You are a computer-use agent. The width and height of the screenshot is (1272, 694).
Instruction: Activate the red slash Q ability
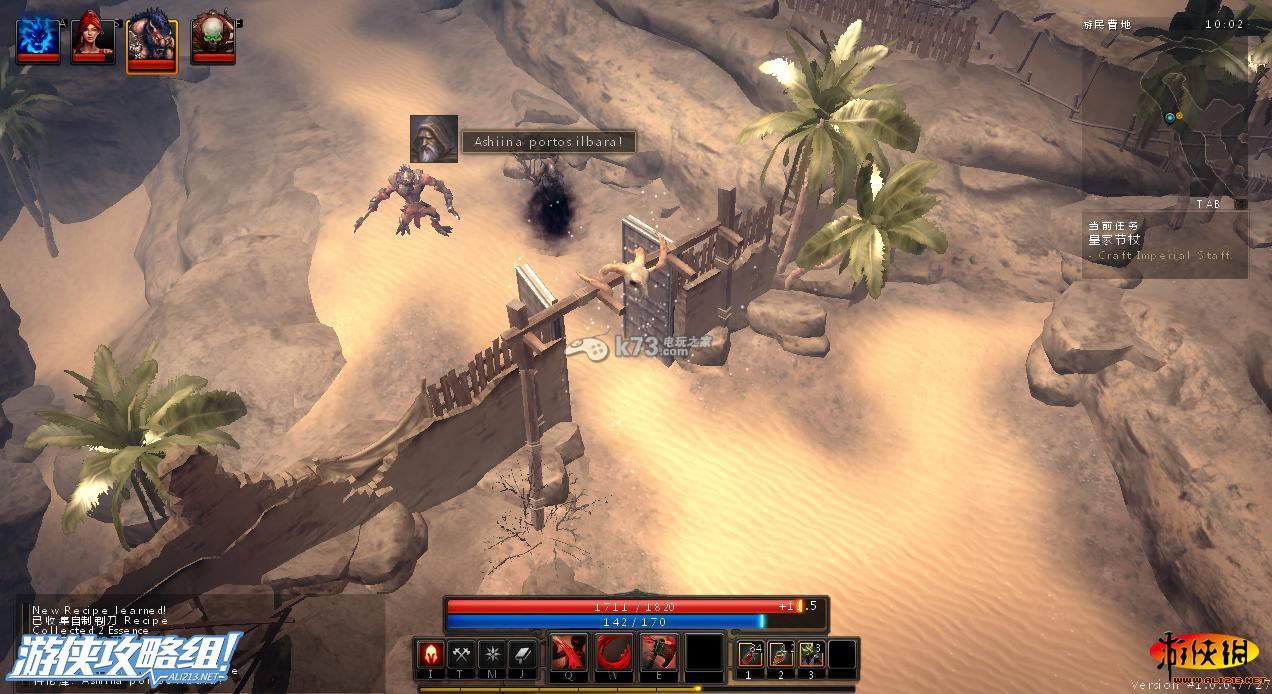coord(568,654)
